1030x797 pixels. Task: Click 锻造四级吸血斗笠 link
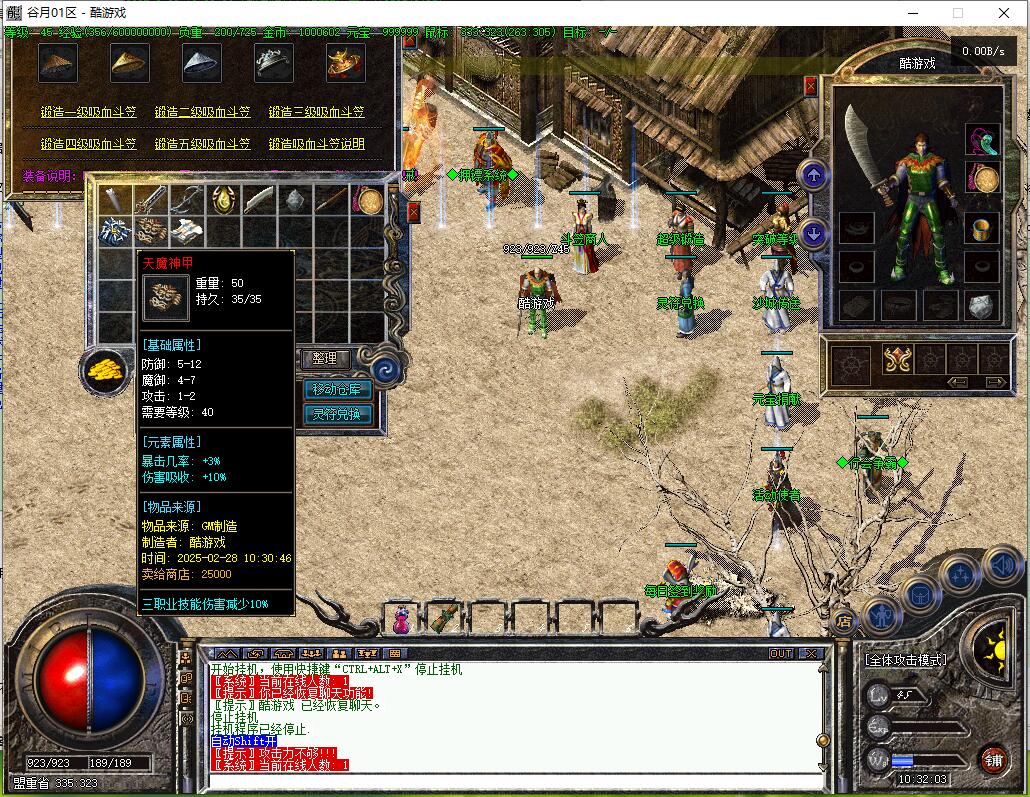click(89, 144)
